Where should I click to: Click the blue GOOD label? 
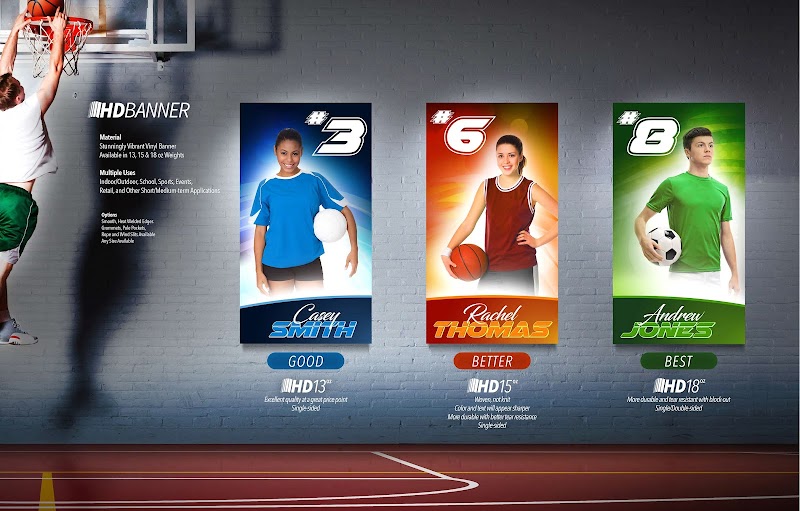tap(305, 361)
